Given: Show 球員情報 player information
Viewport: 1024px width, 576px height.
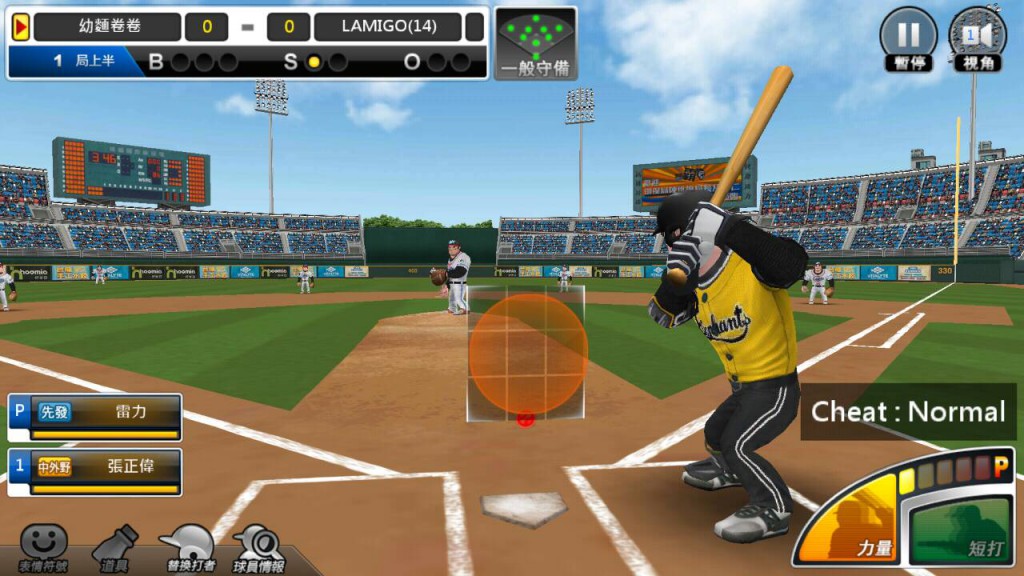Looking at the screenshot, I should tap(260, 548).
